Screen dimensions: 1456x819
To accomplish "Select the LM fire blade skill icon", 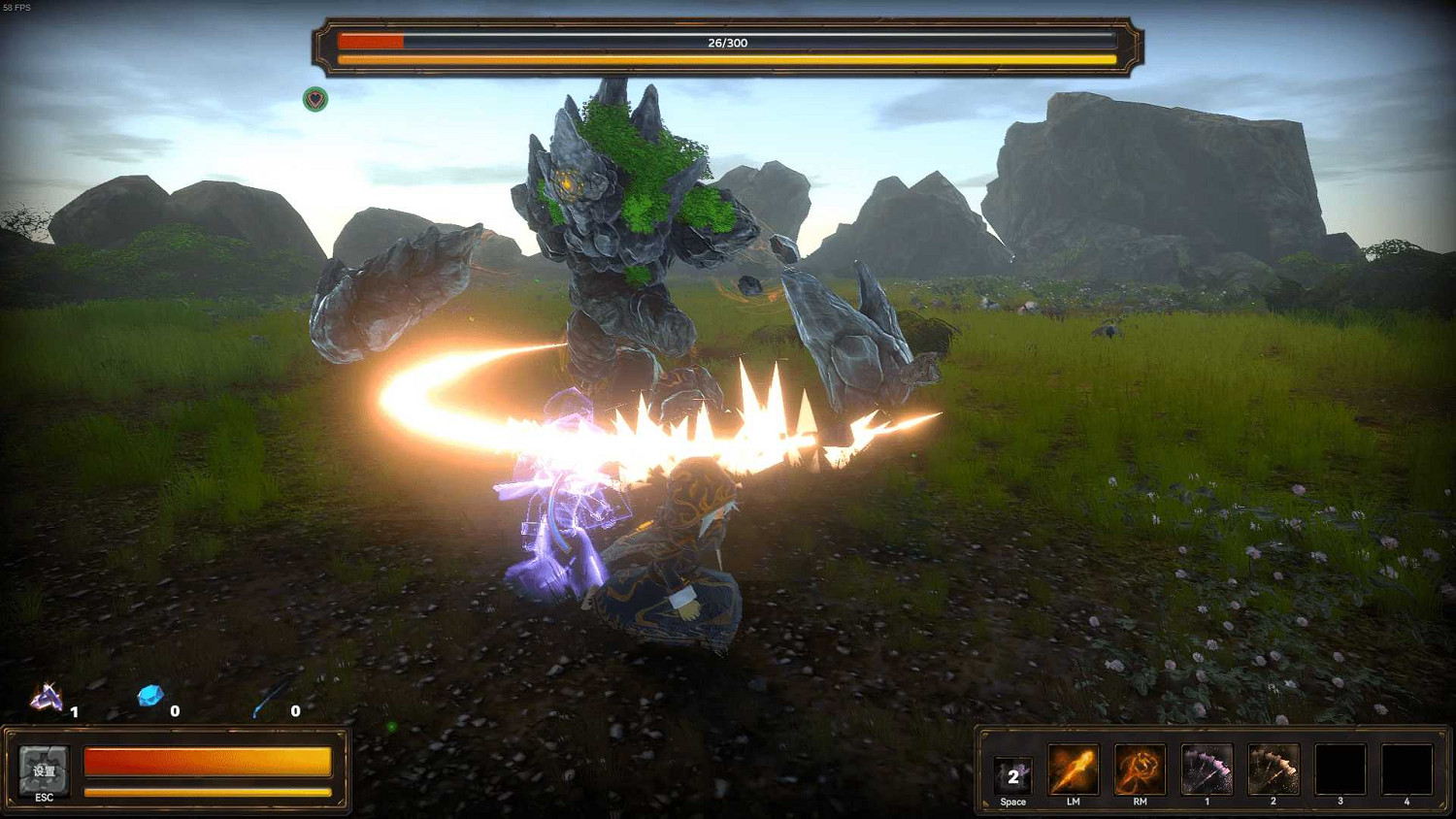I will (x=1073, y=770).
